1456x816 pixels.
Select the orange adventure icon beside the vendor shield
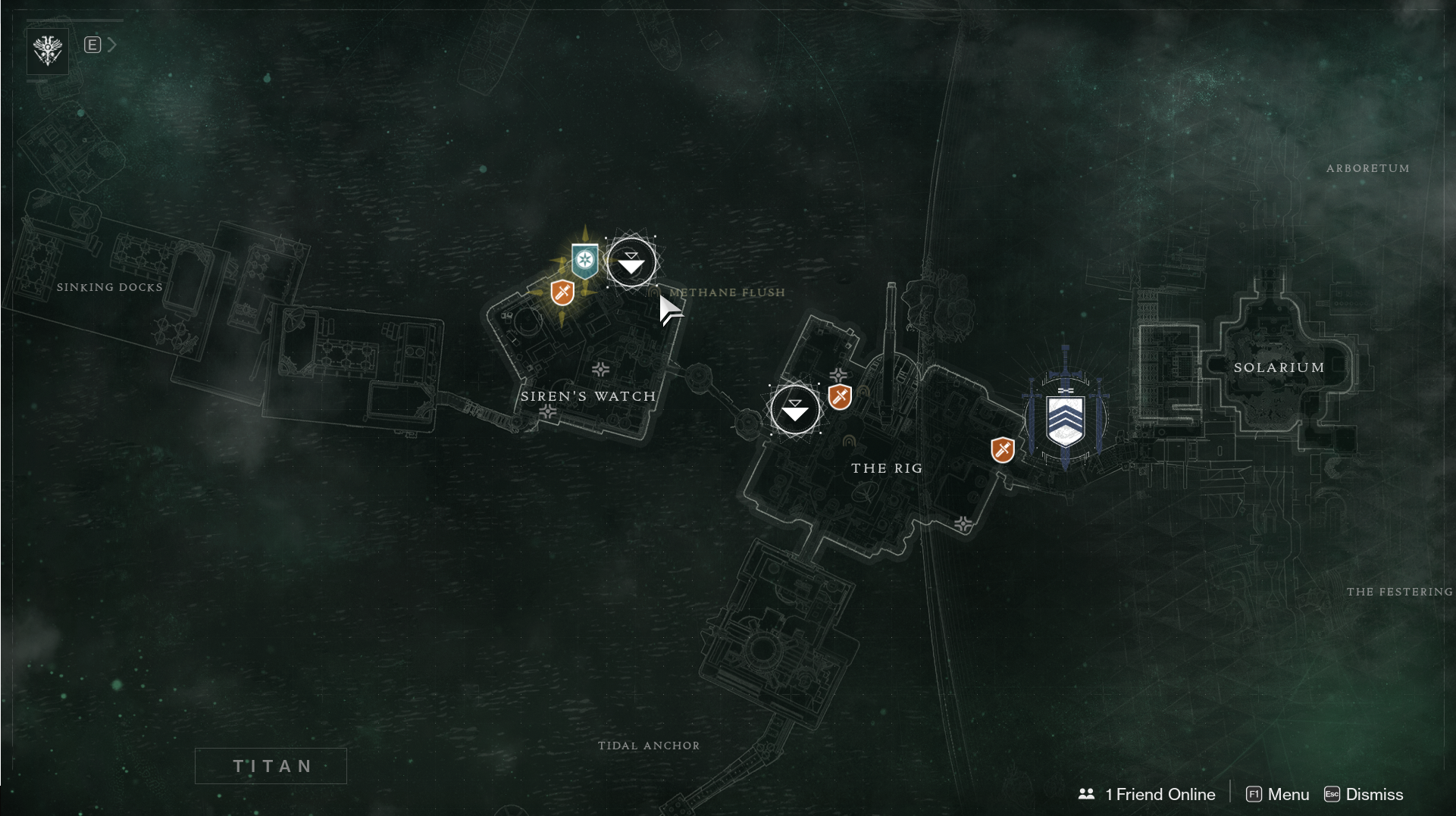tap(1002, 450)
